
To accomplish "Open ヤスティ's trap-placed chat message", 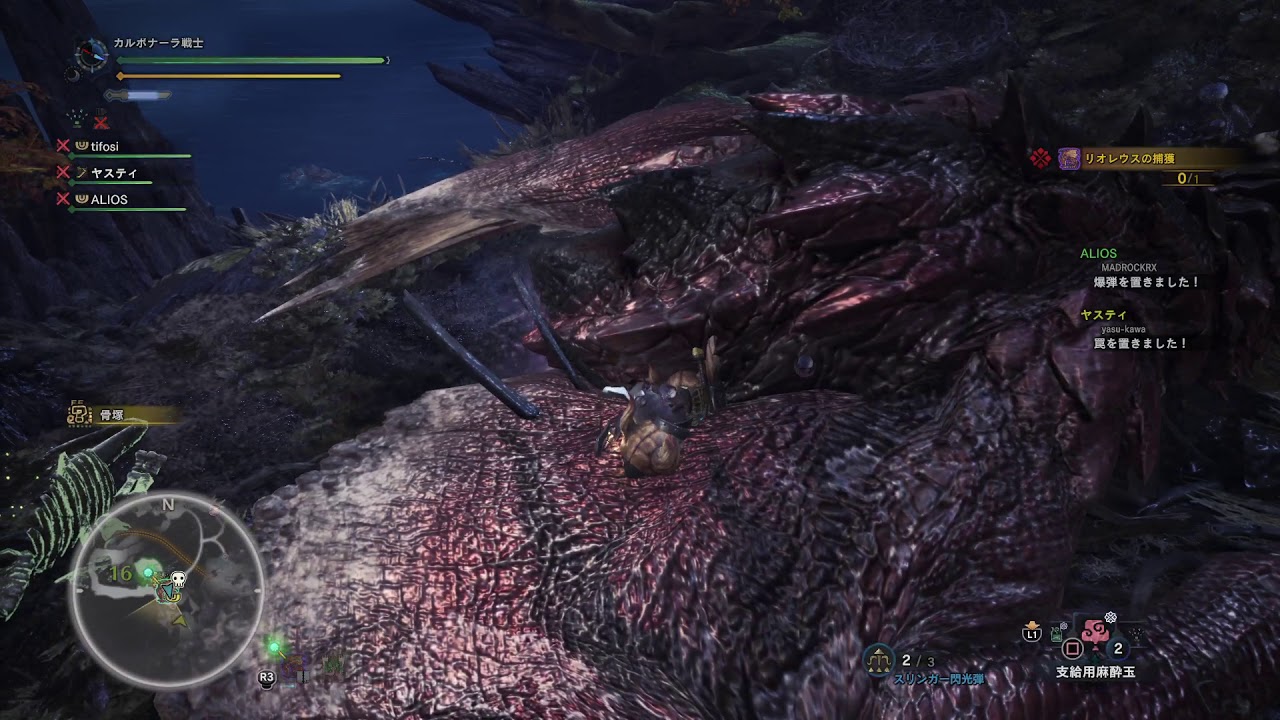I will (1139, 343).
